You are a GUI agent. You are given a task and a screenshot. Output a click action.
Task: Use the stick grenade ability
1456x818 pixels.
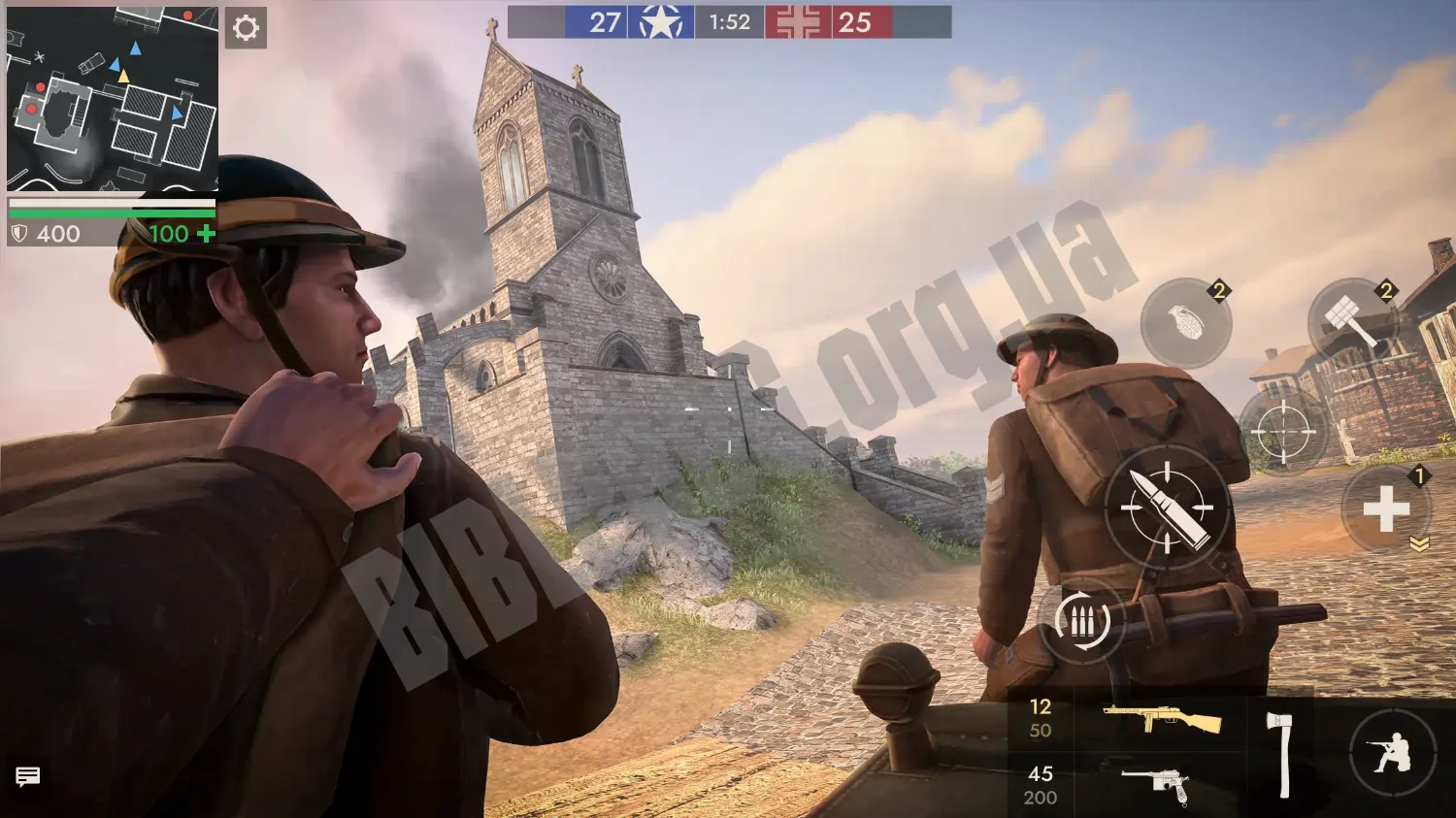pyautogui.click(x=1351, y=323)
